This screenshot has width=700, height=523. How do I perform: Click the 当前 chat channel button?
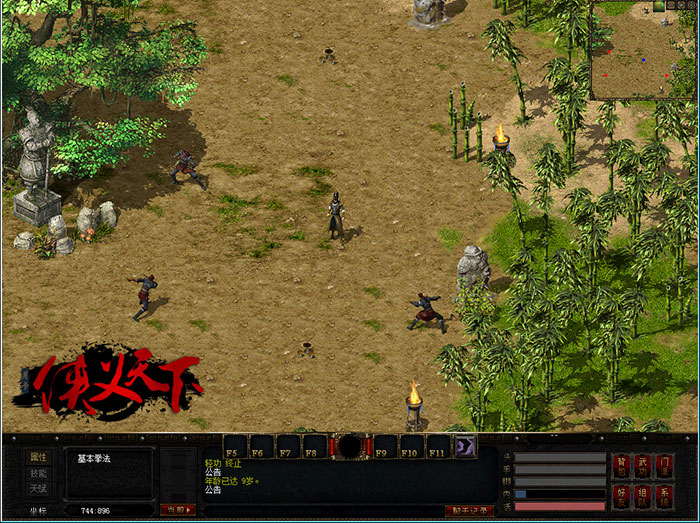[x=178, y=510]
